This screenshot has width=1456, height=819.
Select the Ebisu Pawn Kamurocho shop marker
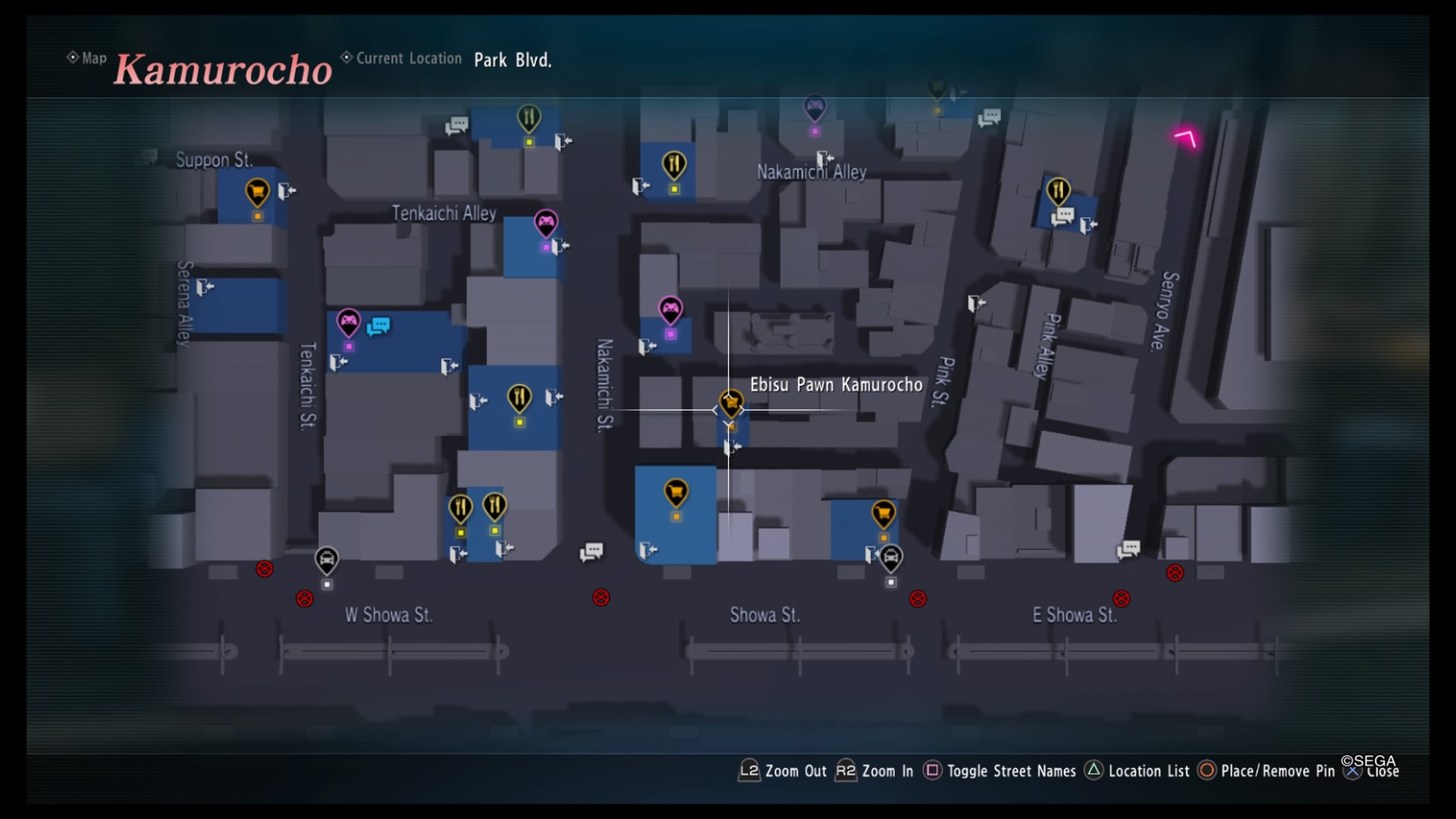point(731,403)
